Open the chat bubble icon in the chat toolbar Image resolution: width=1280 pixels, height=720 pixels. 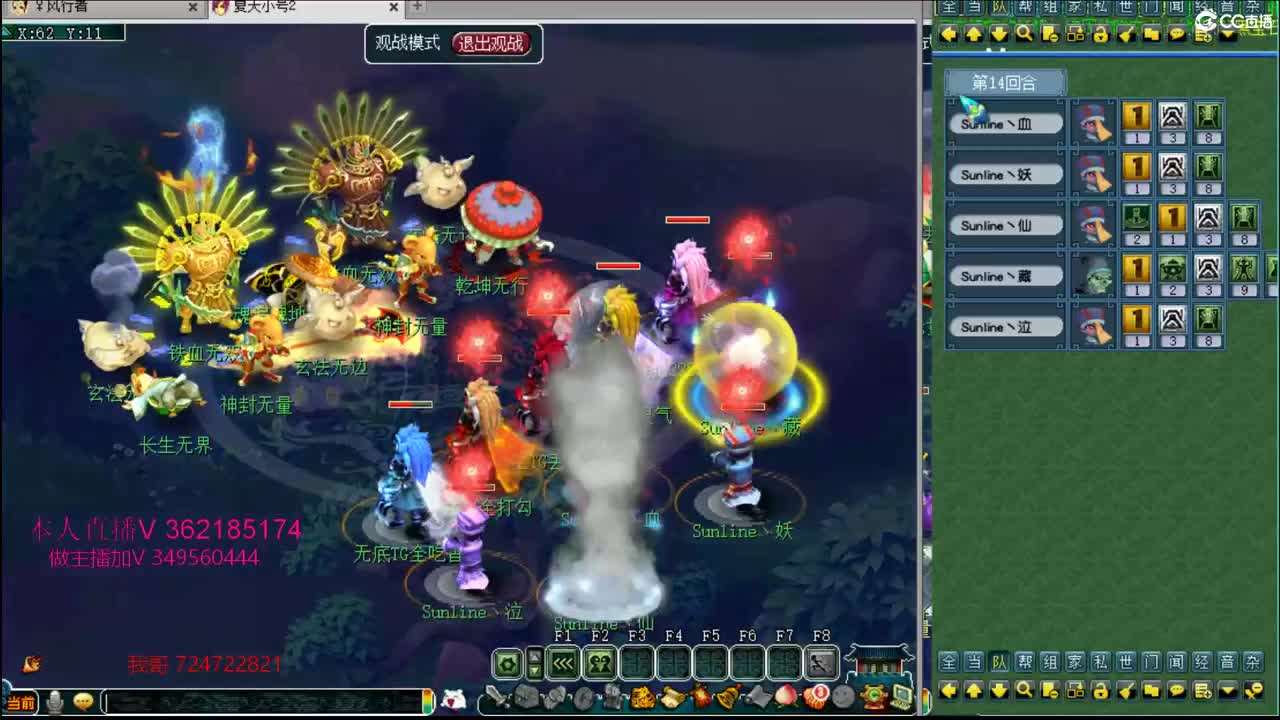click(1178, 690)
